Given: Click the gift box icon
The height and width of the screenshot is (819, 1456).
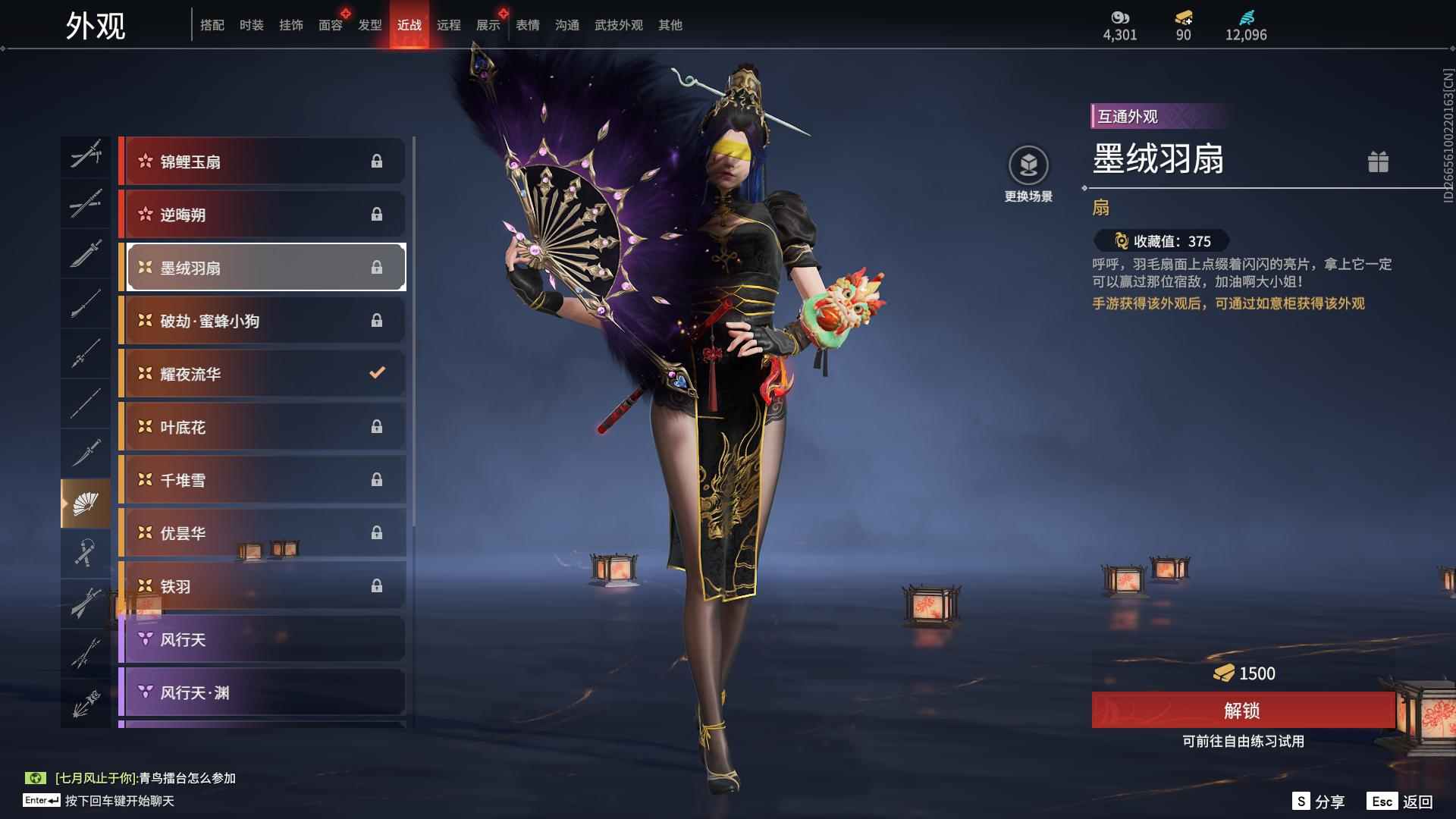Looking at the screenshot, I should [x=1378, y=162].
